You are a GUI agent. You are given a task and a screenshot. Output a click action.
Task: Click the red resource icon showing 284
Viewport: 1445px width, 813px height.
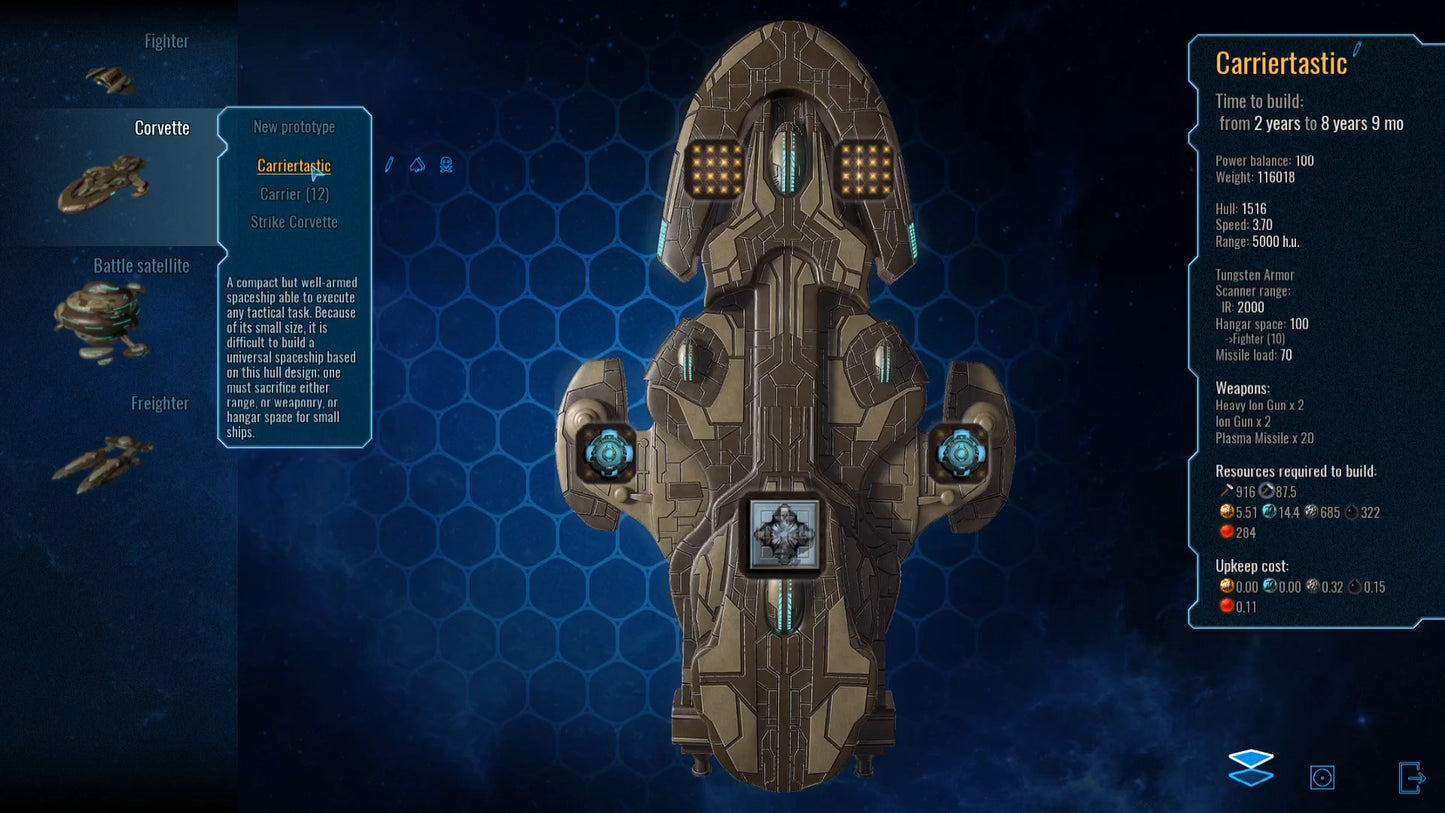(1227, 531)
